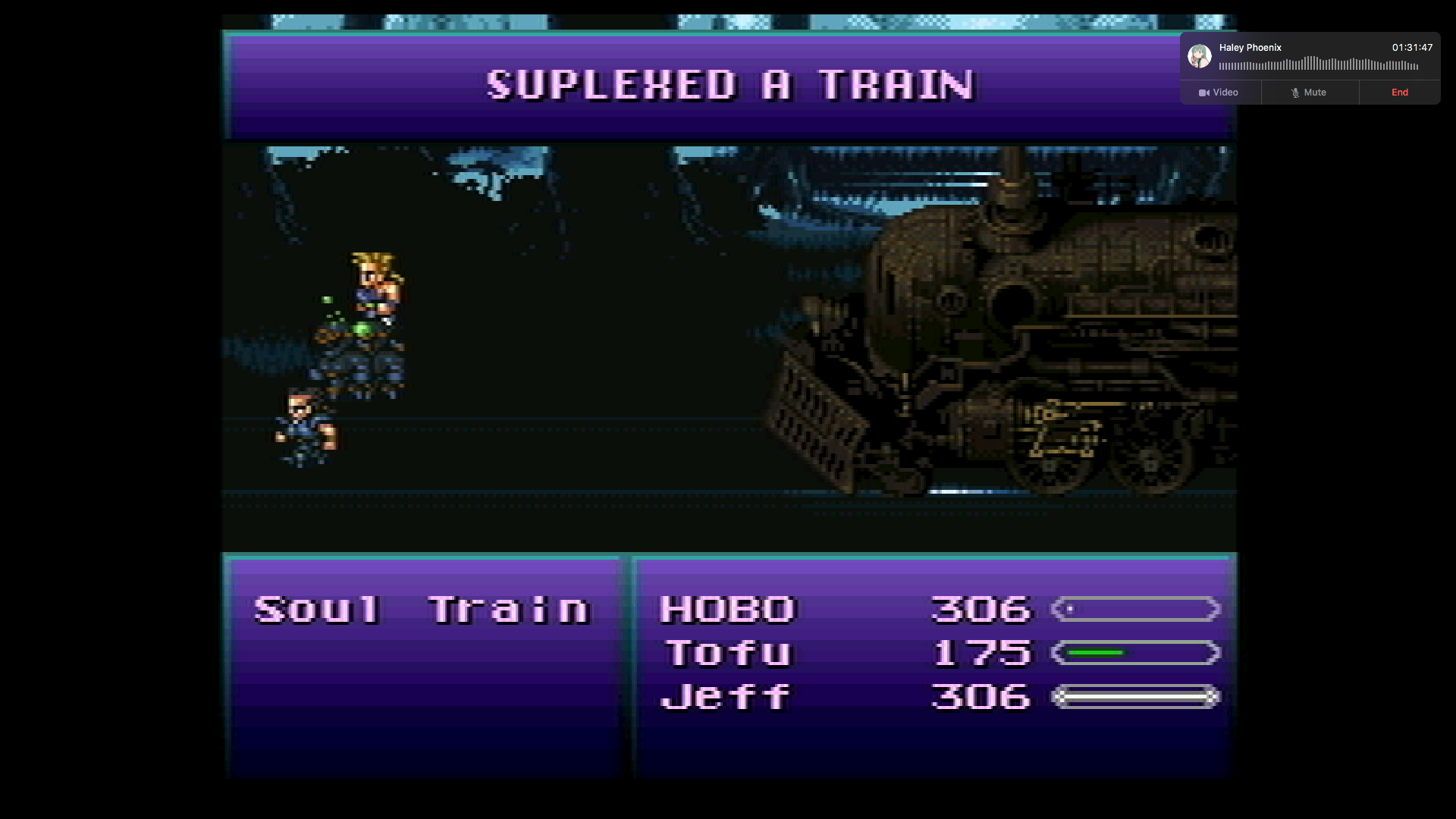Viewport: 1456px width, 819px height.
Task: End the call with Haley Phoenix
Action: pos(1399,93)
